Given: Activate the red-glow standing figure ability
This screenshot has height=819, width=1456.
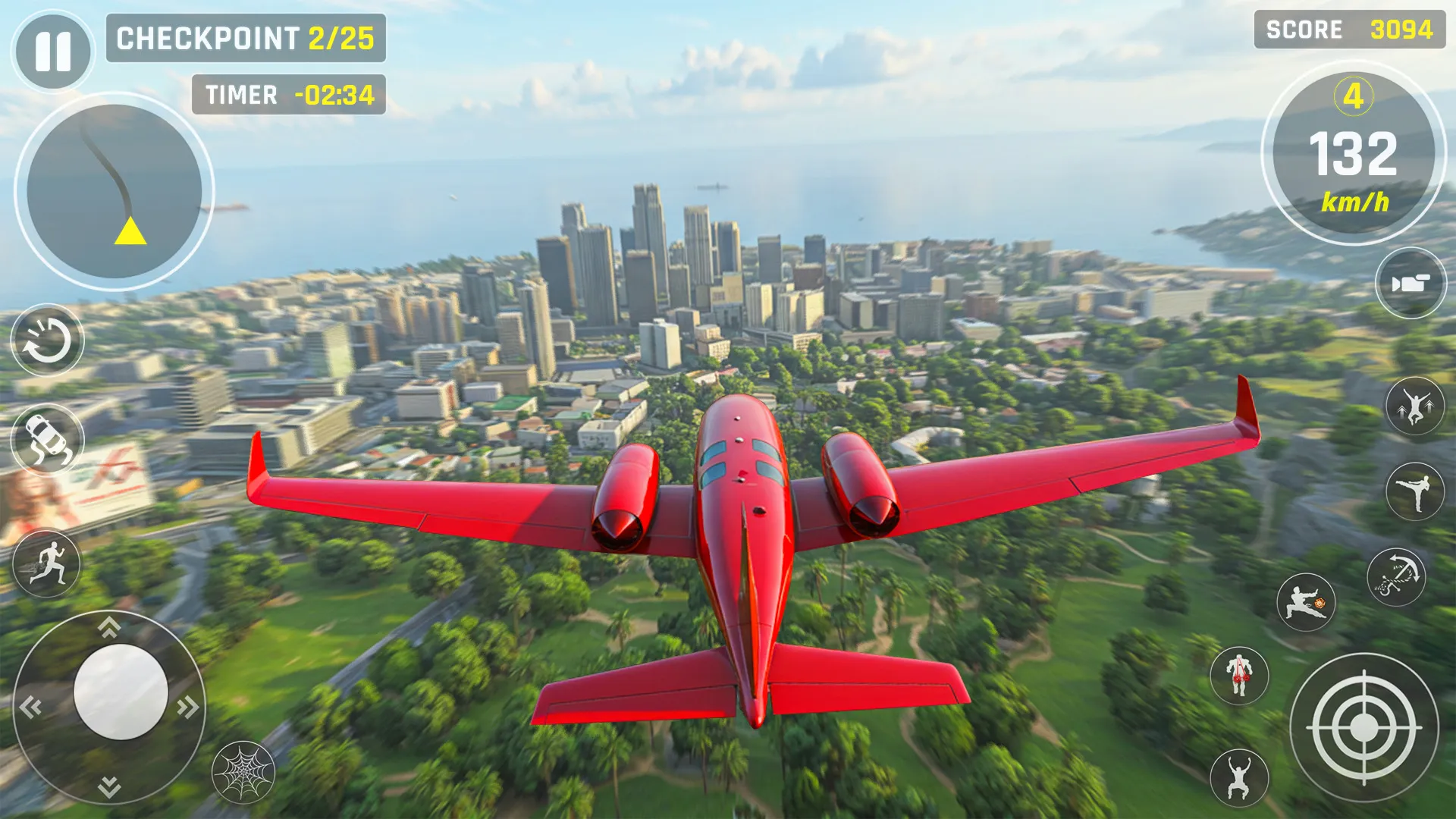Looking at the screenshot, I should point(1239,675).
